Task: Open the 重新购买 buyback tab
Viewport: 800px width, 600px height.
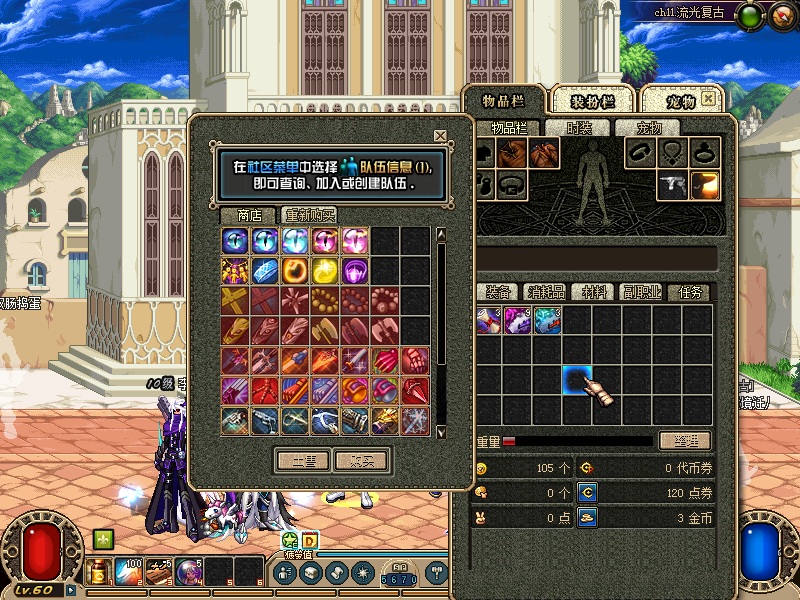Action: click(309, 215)
